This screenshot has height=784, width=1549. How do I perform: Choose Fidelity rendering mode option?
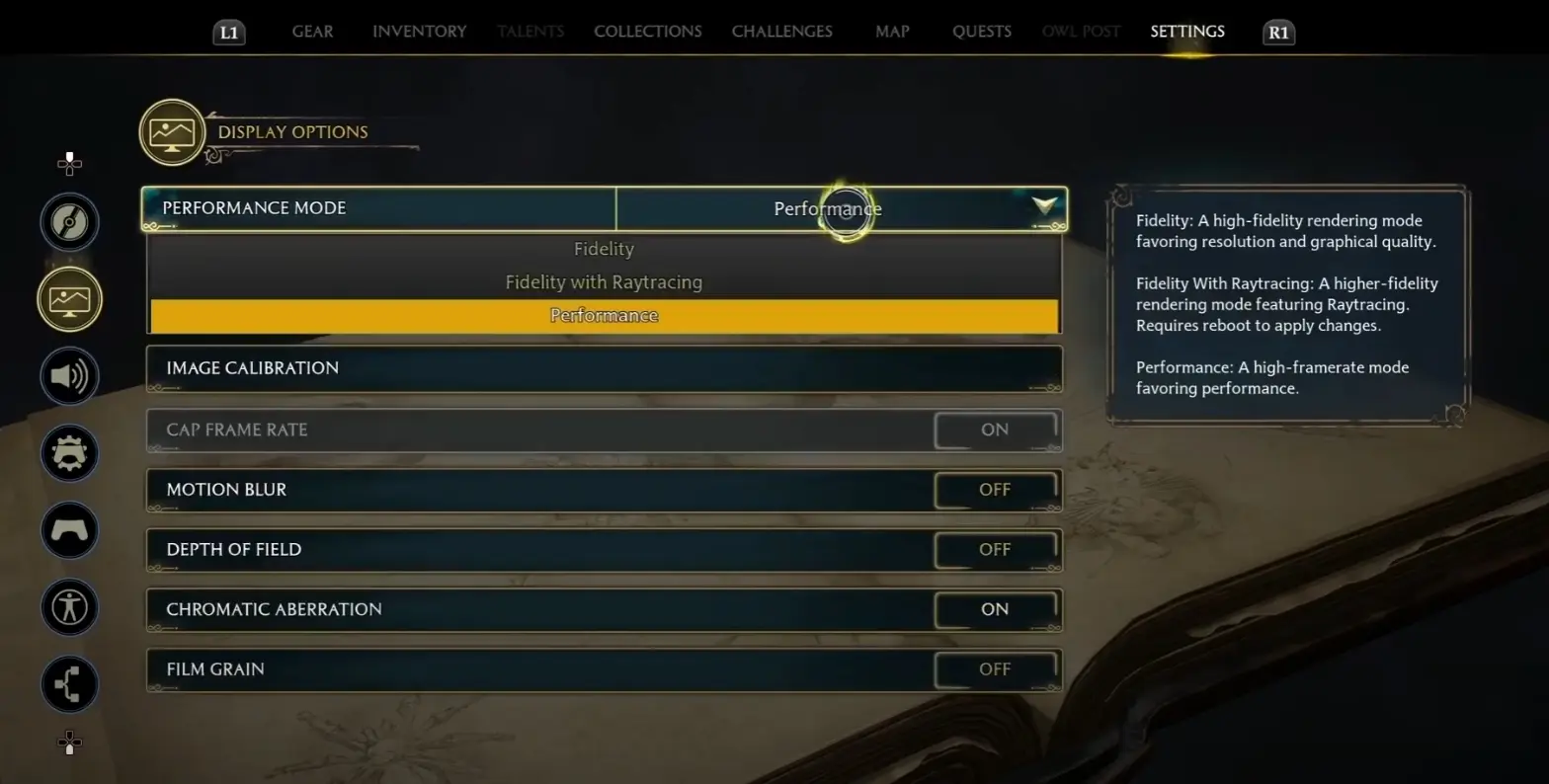(604, 248)
